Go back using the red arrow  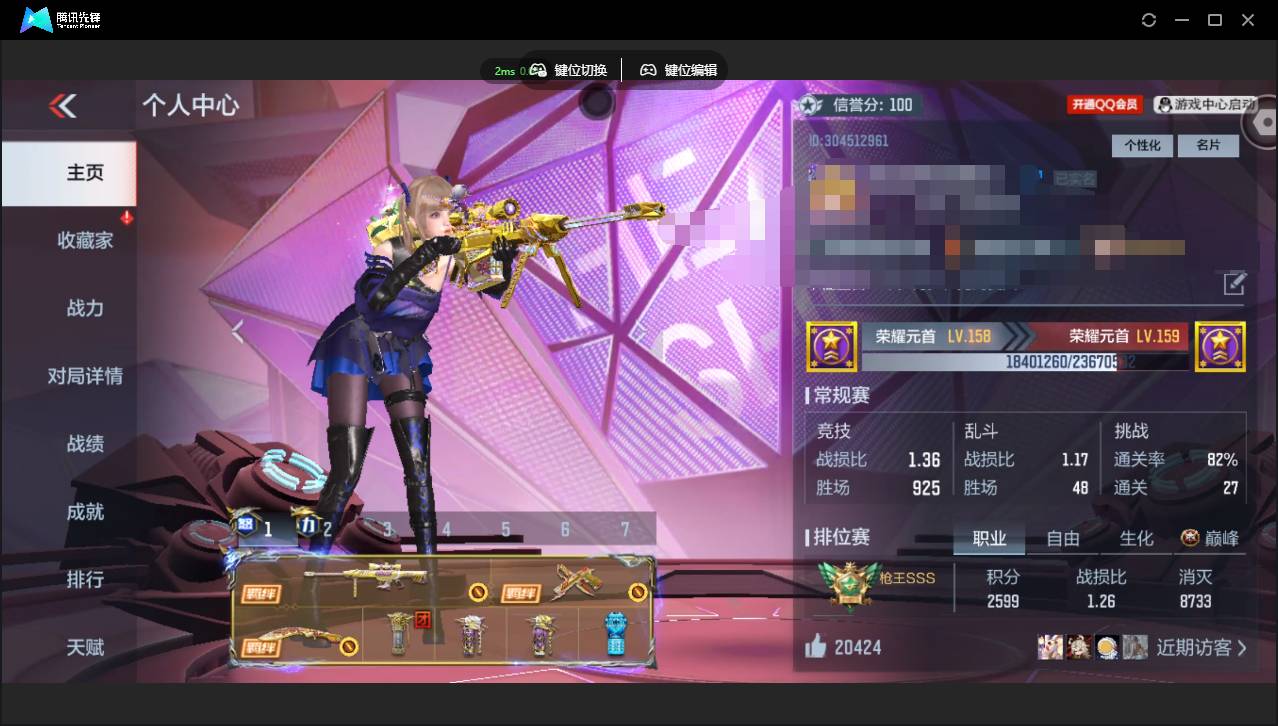(x=63, y=105)
